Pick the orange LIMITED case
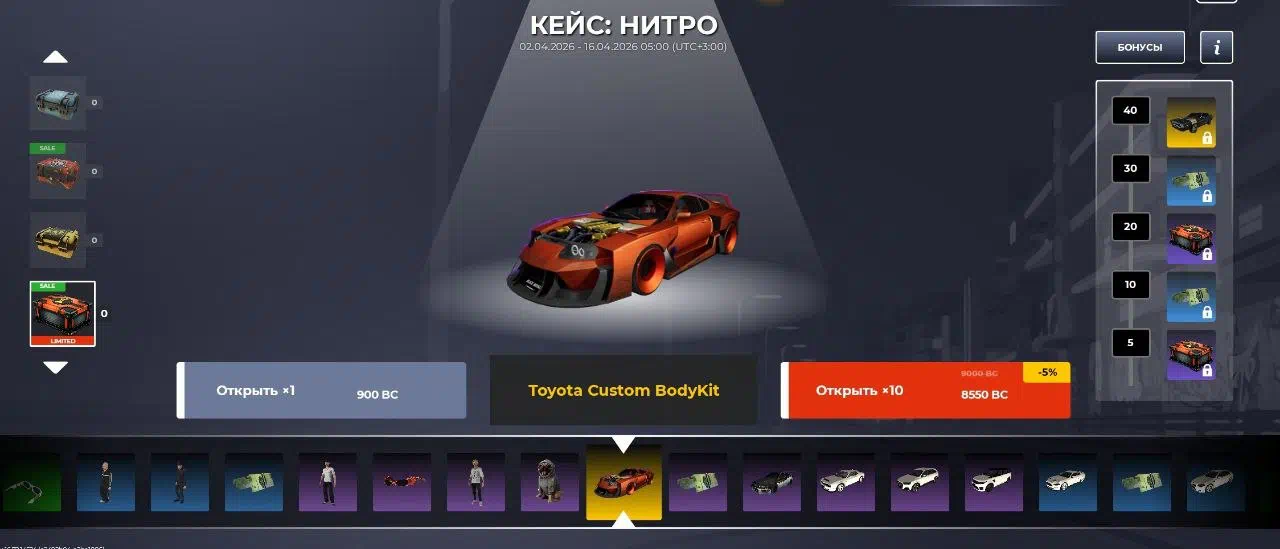The image size is (1280, 549). [62, 314]
